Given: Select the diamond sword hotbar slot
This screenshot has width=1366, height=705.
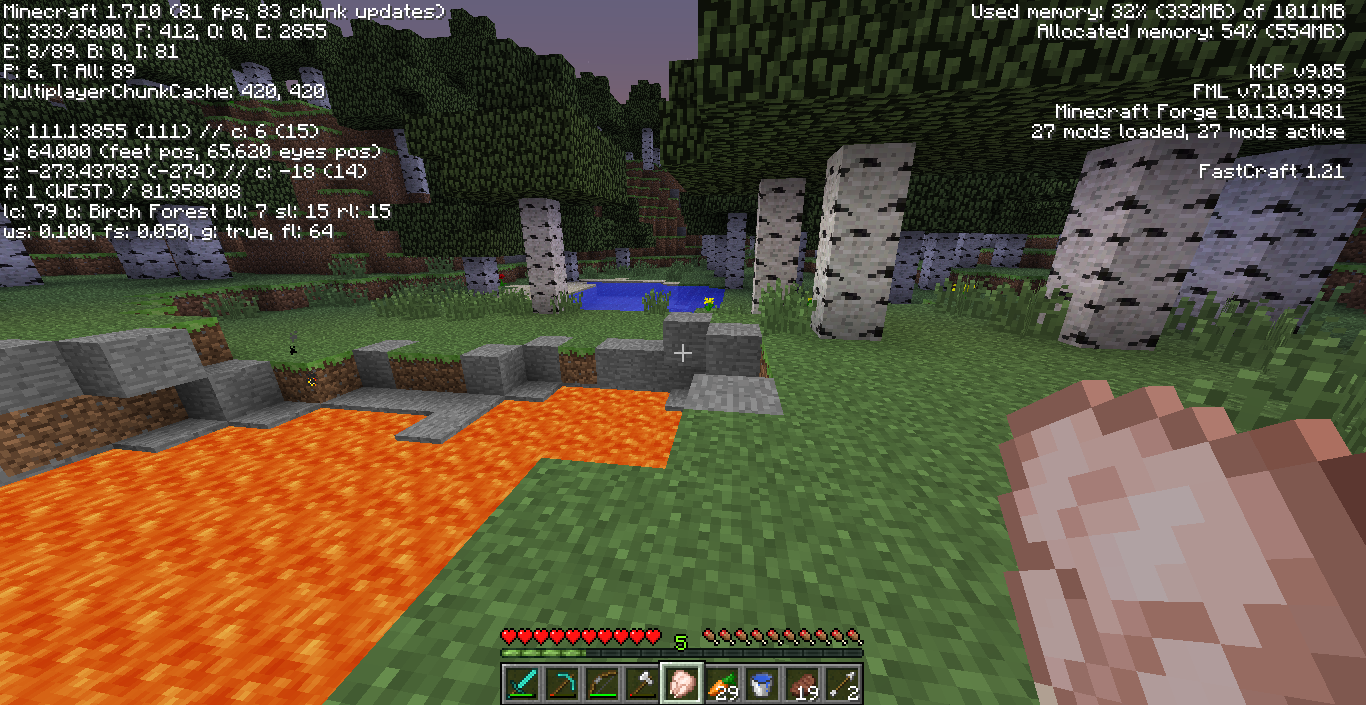Looking at the screenshot, I should 522,684.
